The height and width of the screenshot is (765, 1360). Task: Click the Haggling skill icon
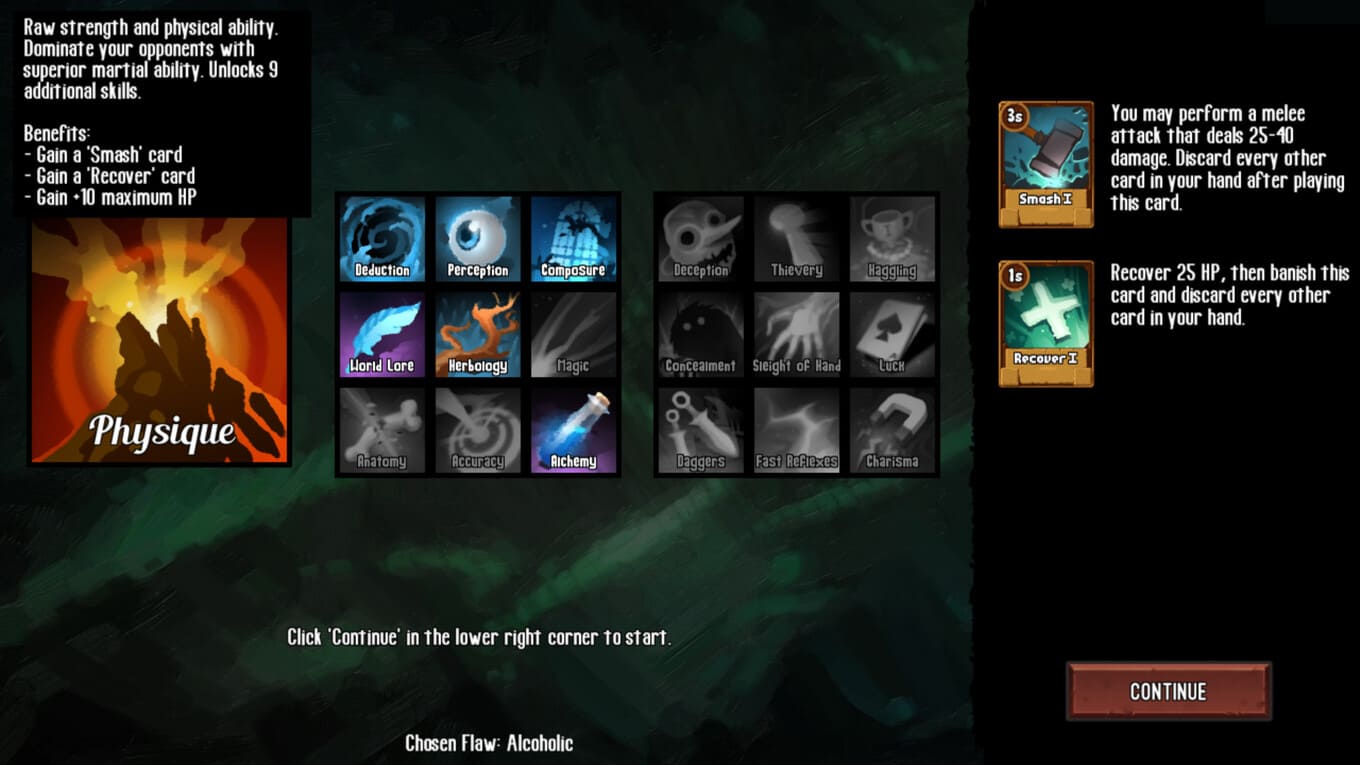892,239
